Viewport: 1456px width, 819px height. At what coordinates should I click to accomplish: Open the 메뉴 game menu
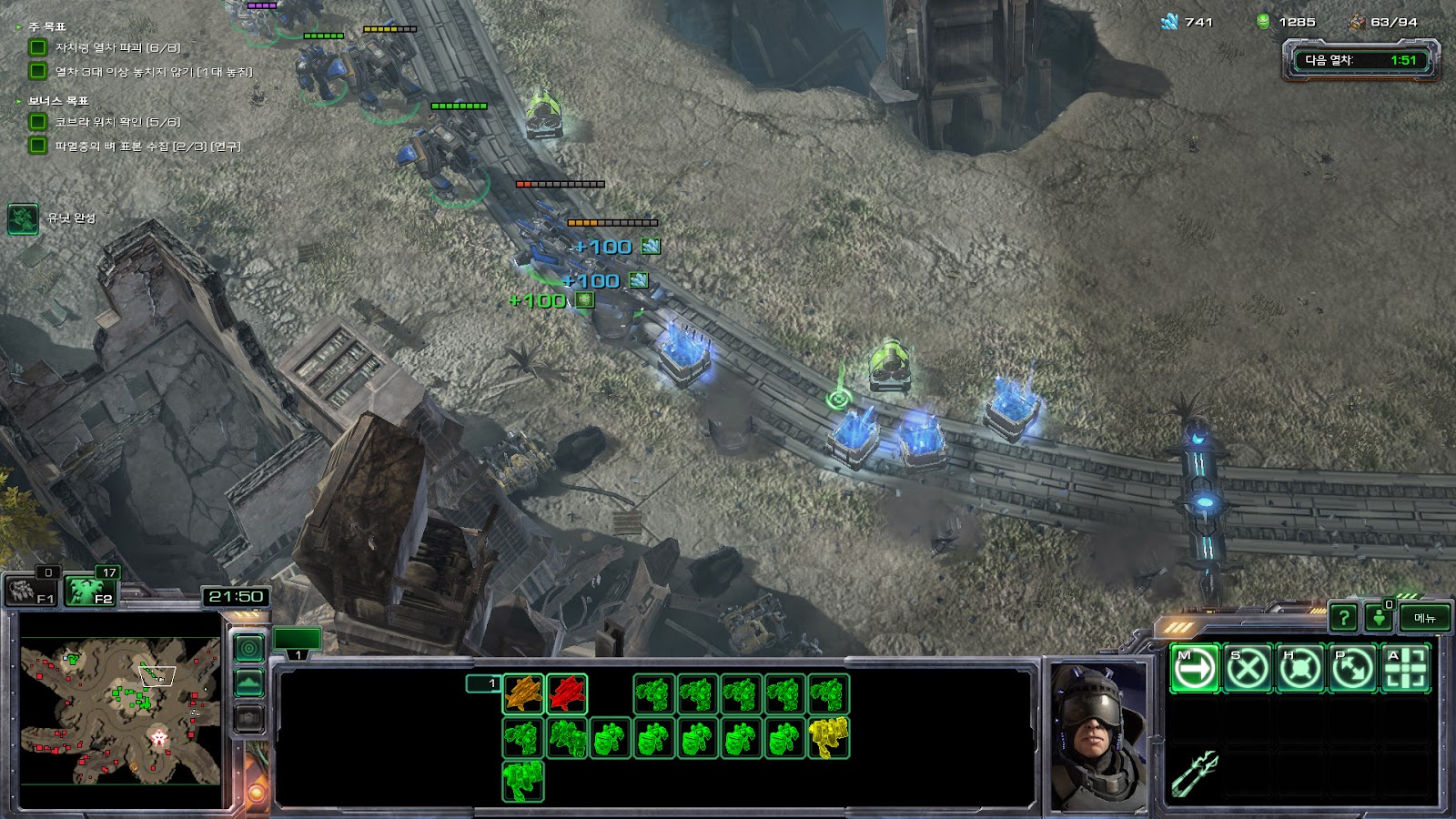coord(1424,618)
